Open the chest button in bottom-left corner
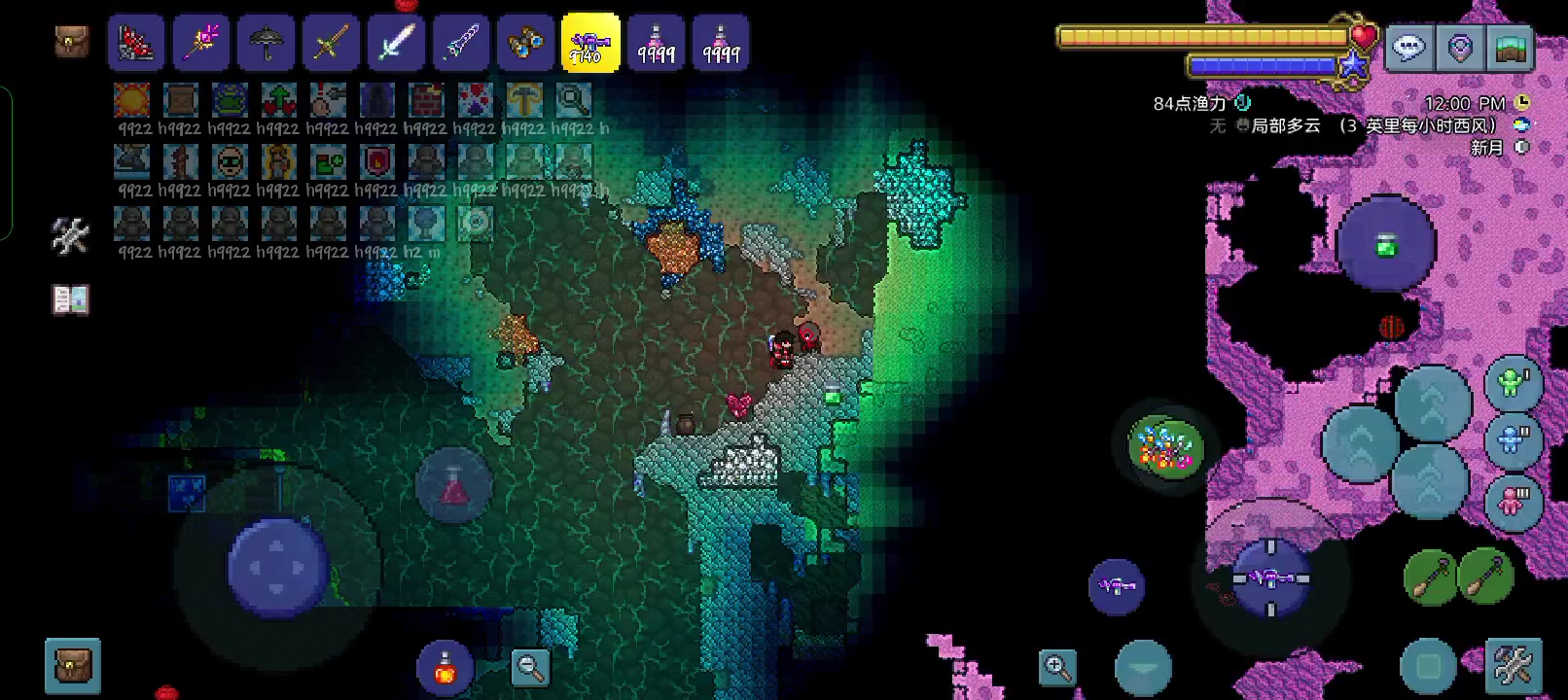The image size is (1568, 700). 73,666
